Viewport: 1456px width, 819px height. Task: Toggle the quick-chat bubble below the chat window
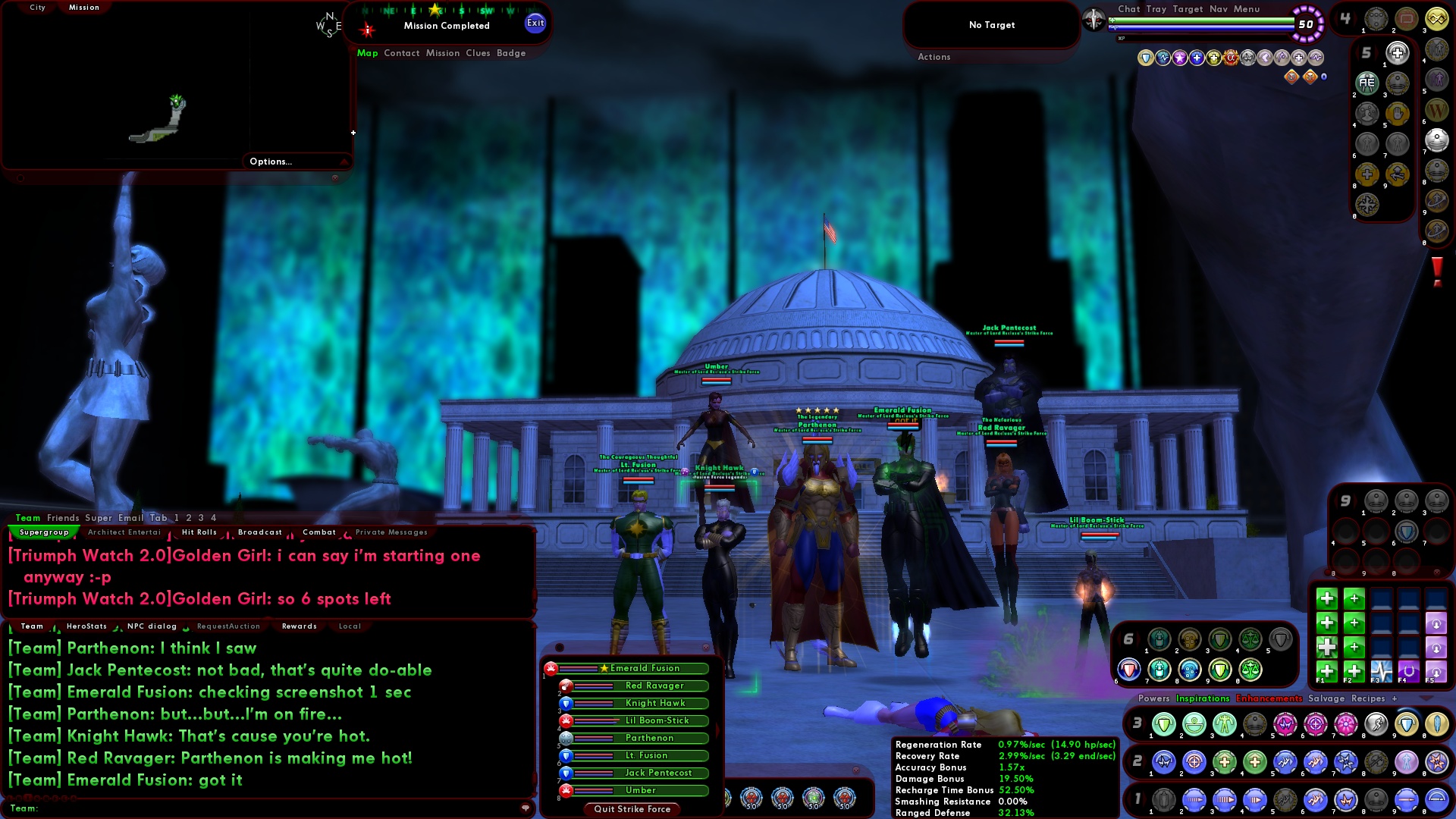tap(526, 808)
